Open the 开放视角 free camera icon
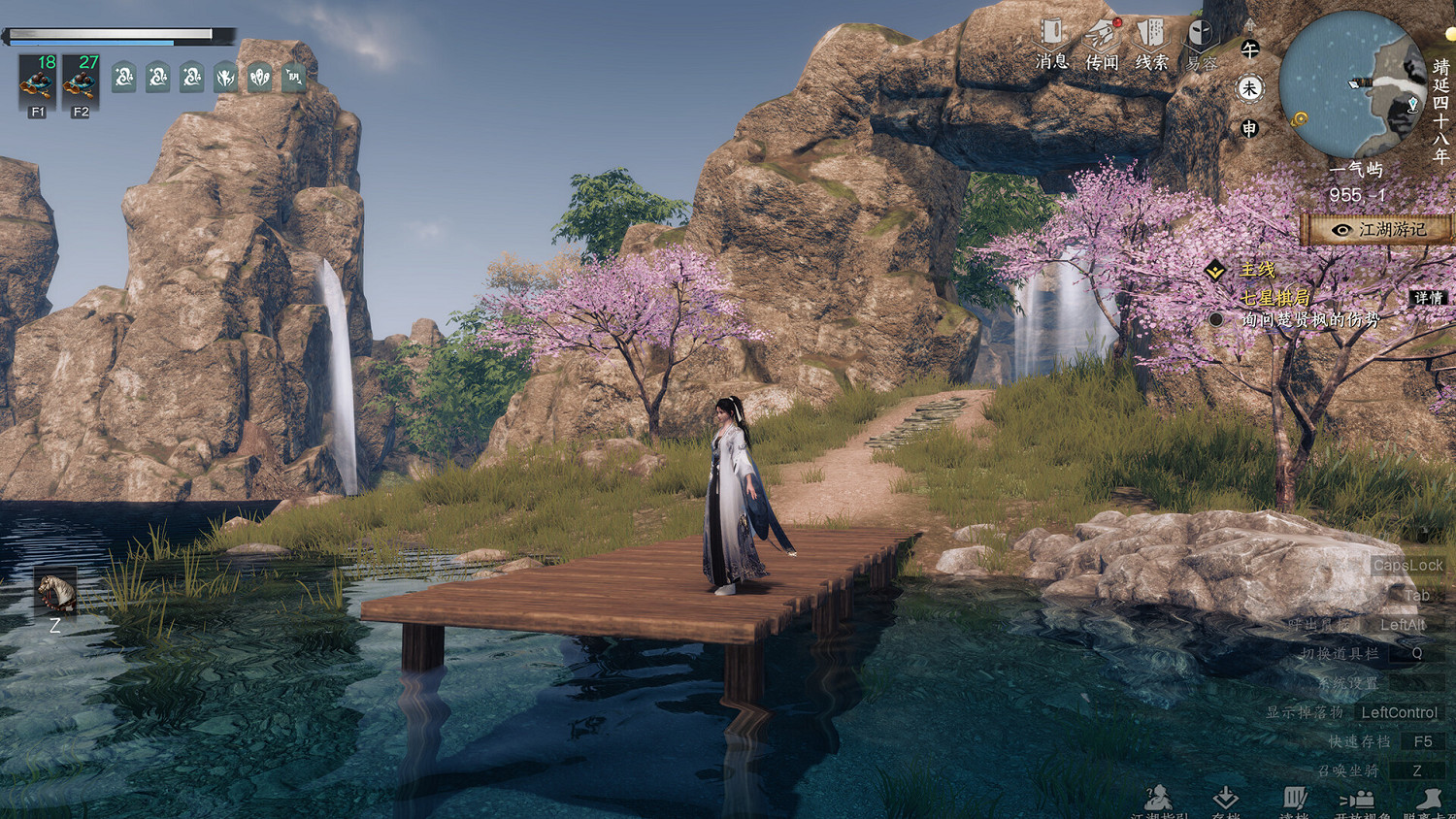Viewport: 1456px width, 819px height. tap(1359, 798)
